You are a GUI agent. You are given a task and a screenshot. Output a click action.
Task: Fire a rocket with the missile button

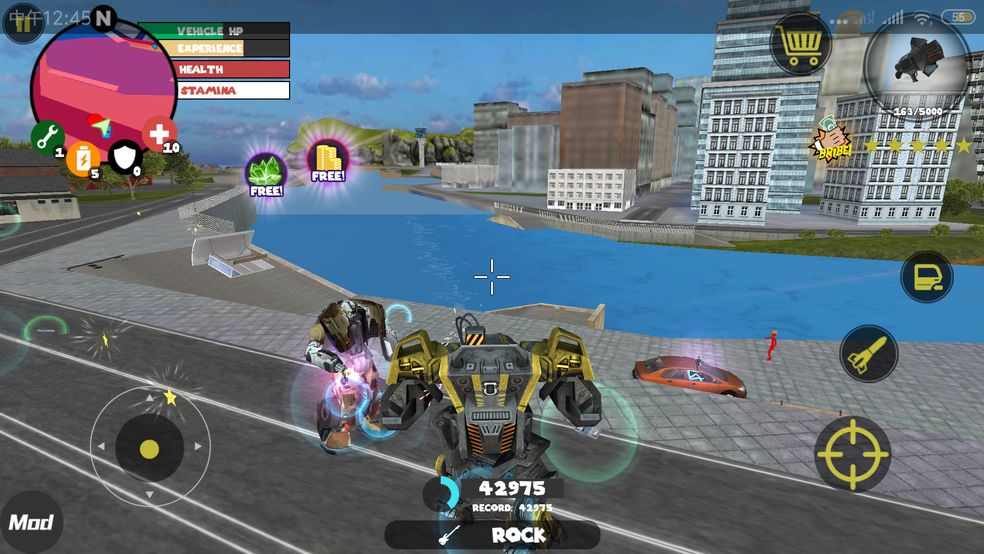click(868, 353)
